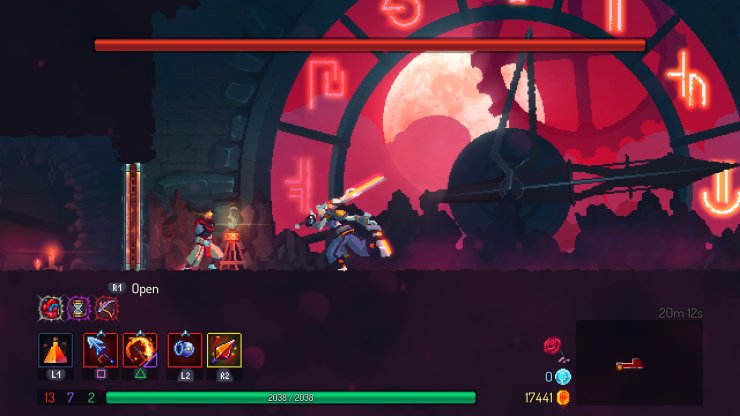Open the minimap
The width and height of the screenshot is (740, 416).
(x=639, y=362)
